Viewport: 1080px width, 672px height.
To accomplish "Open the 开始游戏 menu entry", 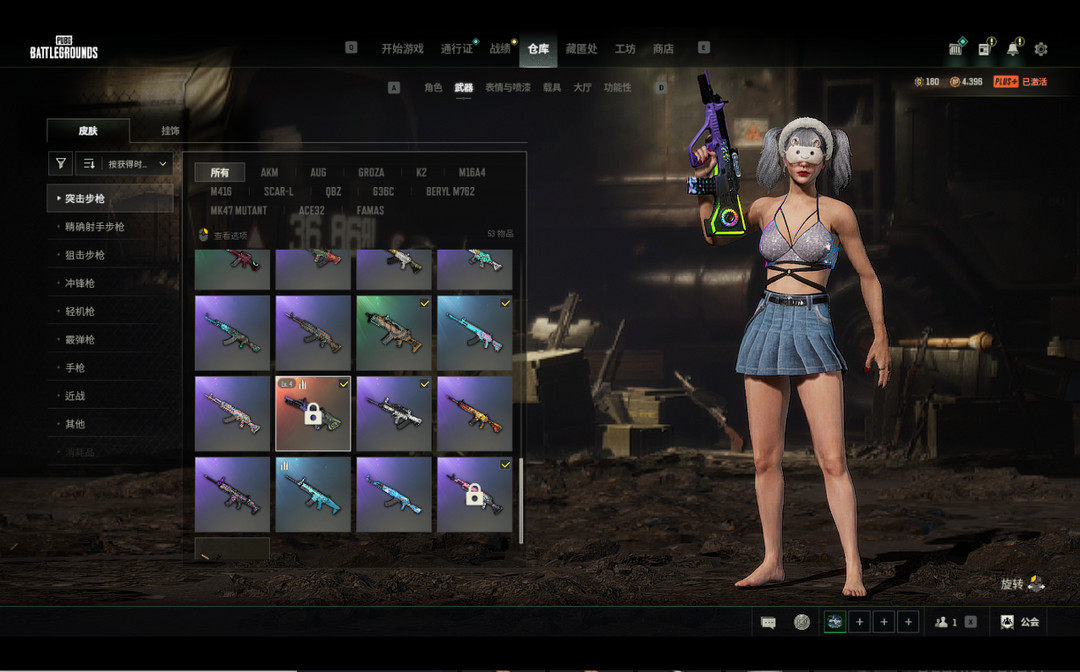I will [402, 48].
